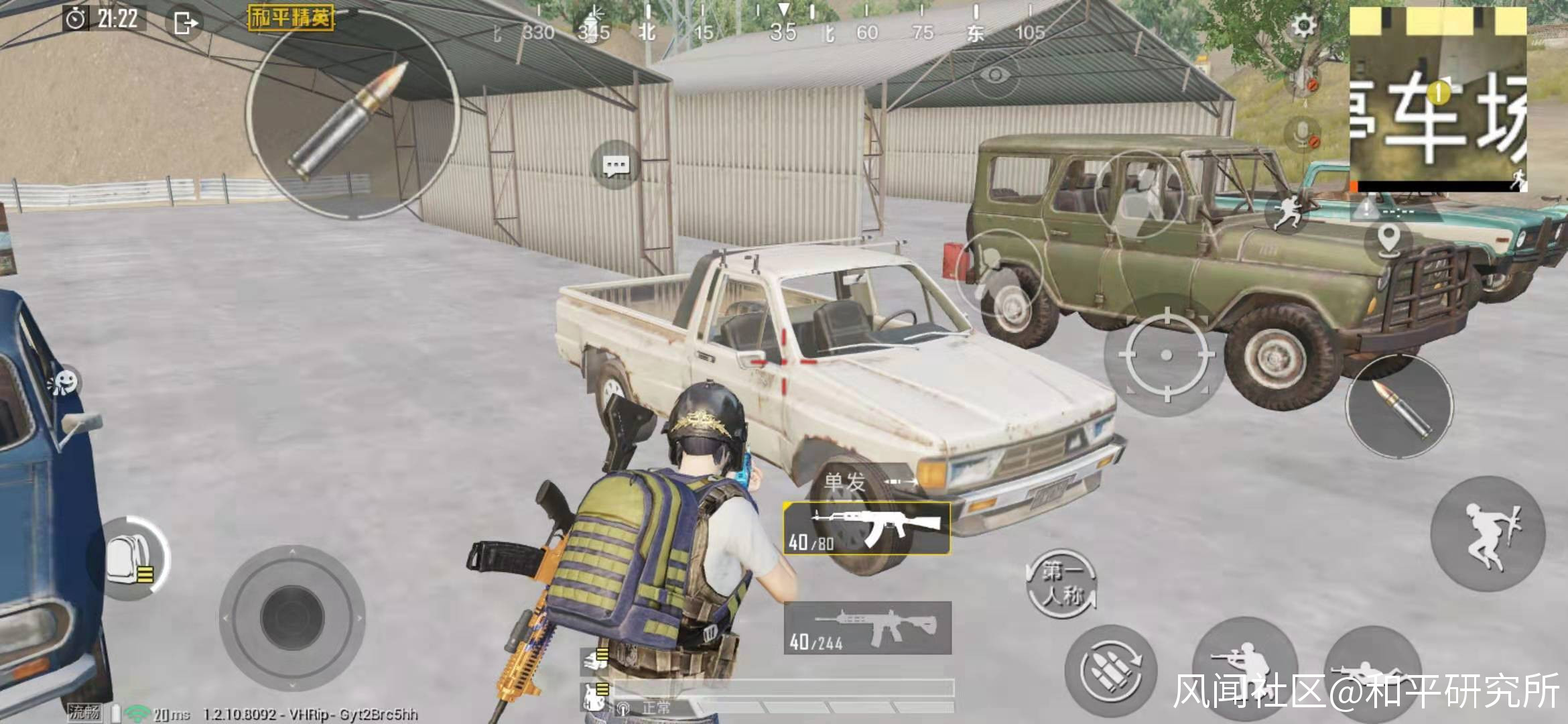Tap the jump button
This screenshot has height=724, width=1568.
point(1488,534)
